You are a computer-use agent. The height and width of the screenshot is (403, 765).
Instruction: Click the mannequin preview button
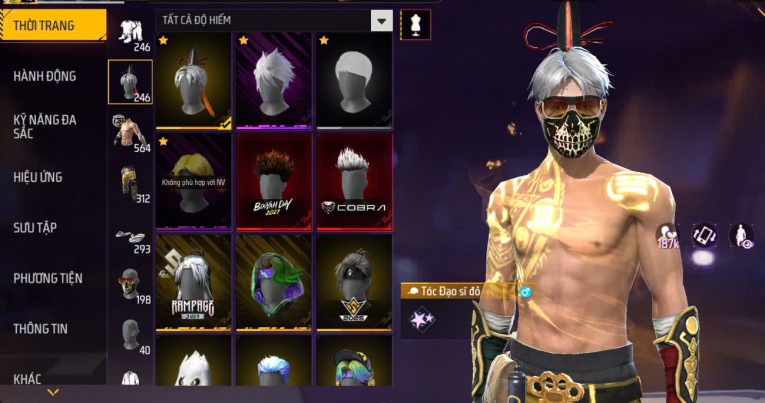pos(415,23)
